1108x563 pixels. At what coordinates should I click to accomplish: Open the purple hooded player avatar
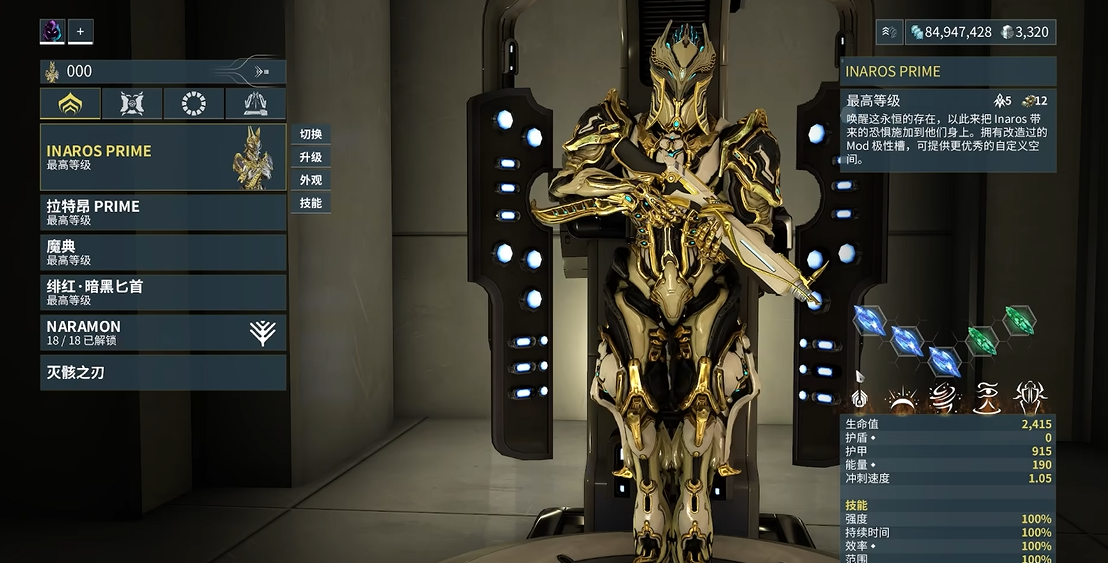pyautogui.click(x=52, y=31)
